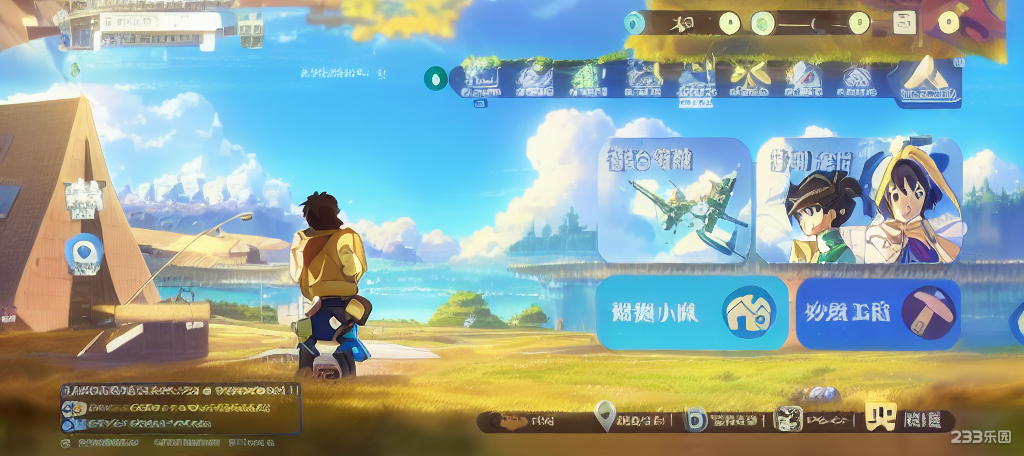Click the blue D icon in bottom bar

click(x=696, y=420)
